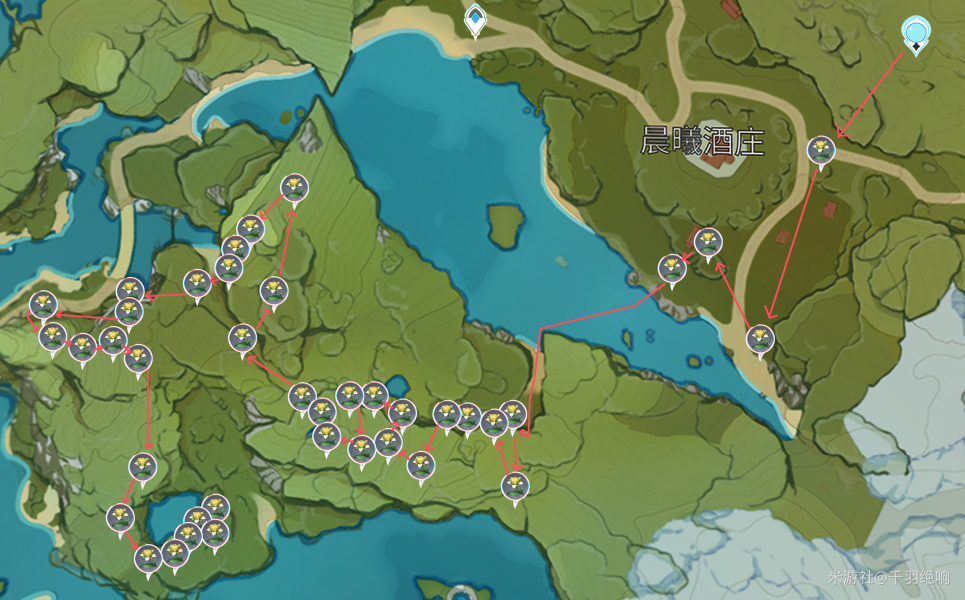Select the first flower marker after the route start

821,151
